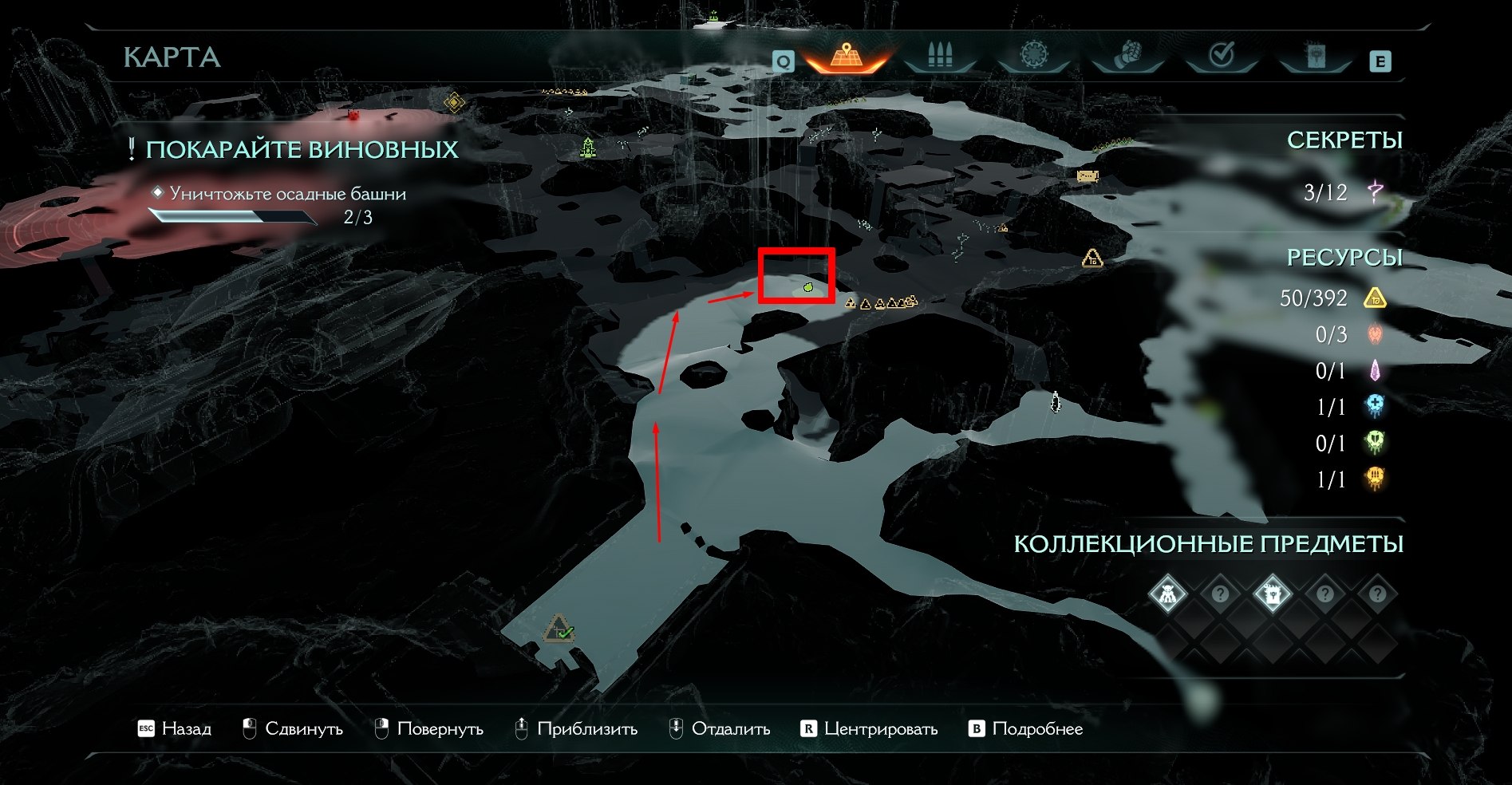Click the green player marker on map
The height and width of the screenshot is (785, 1512).
coord(808,286)
